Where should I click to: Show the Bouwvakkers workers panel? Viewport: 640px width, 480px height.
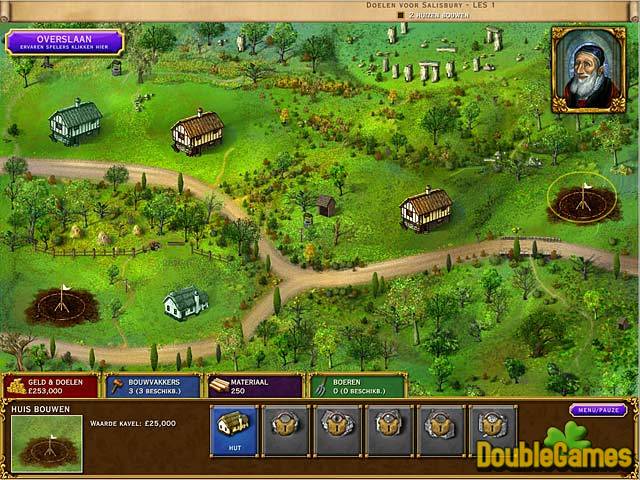pyautogui.click(x=152, y=386)
